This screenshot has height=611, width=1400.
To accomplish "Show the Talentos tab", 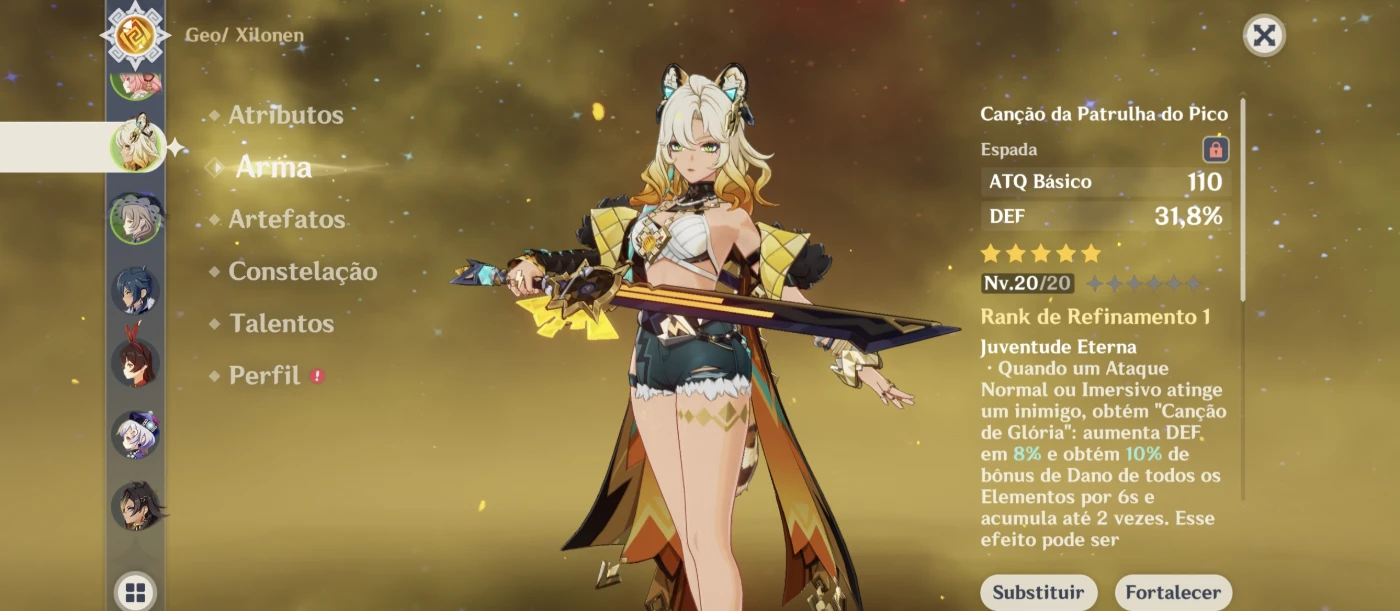I will click(281, 323).
